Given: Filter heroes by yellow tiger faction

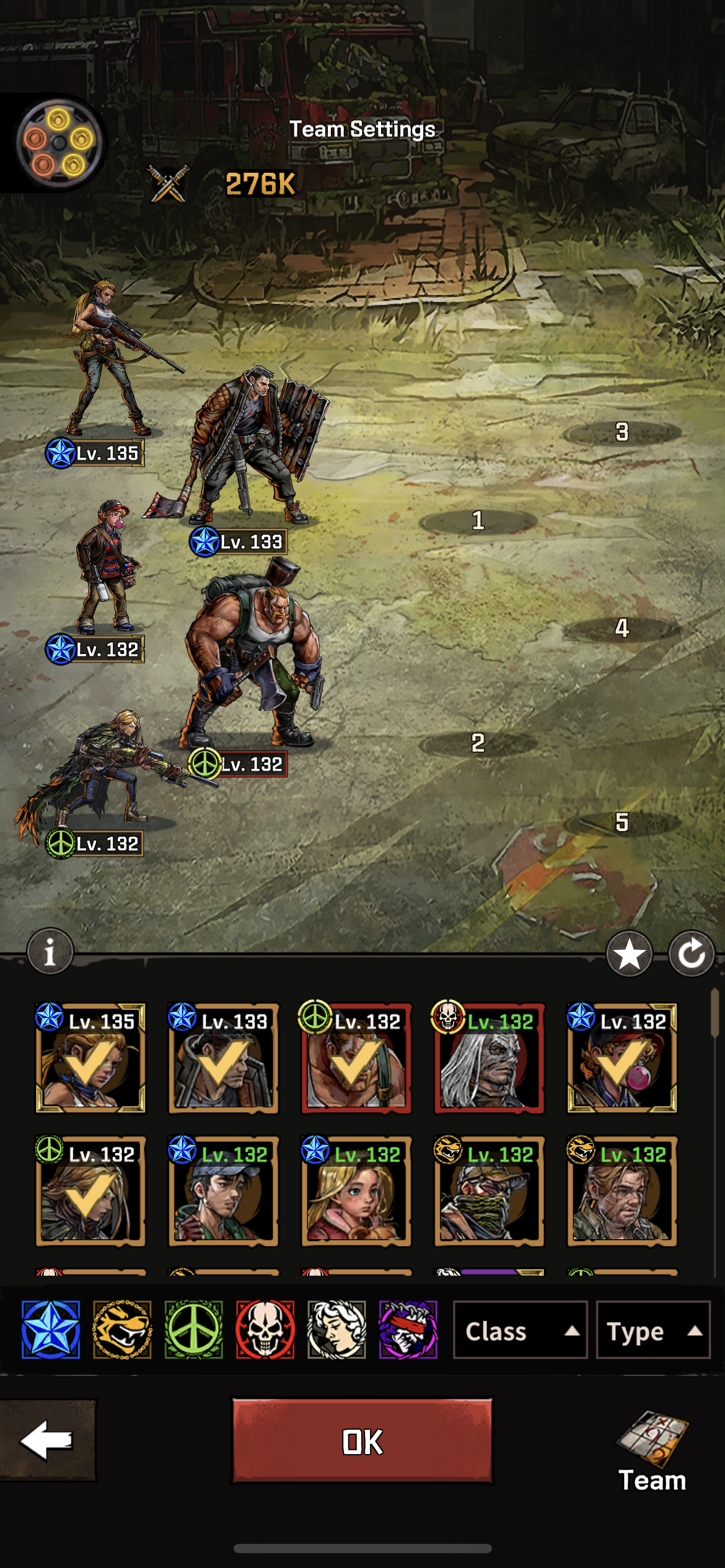Looking at the screenshot, I should 122,1330.
